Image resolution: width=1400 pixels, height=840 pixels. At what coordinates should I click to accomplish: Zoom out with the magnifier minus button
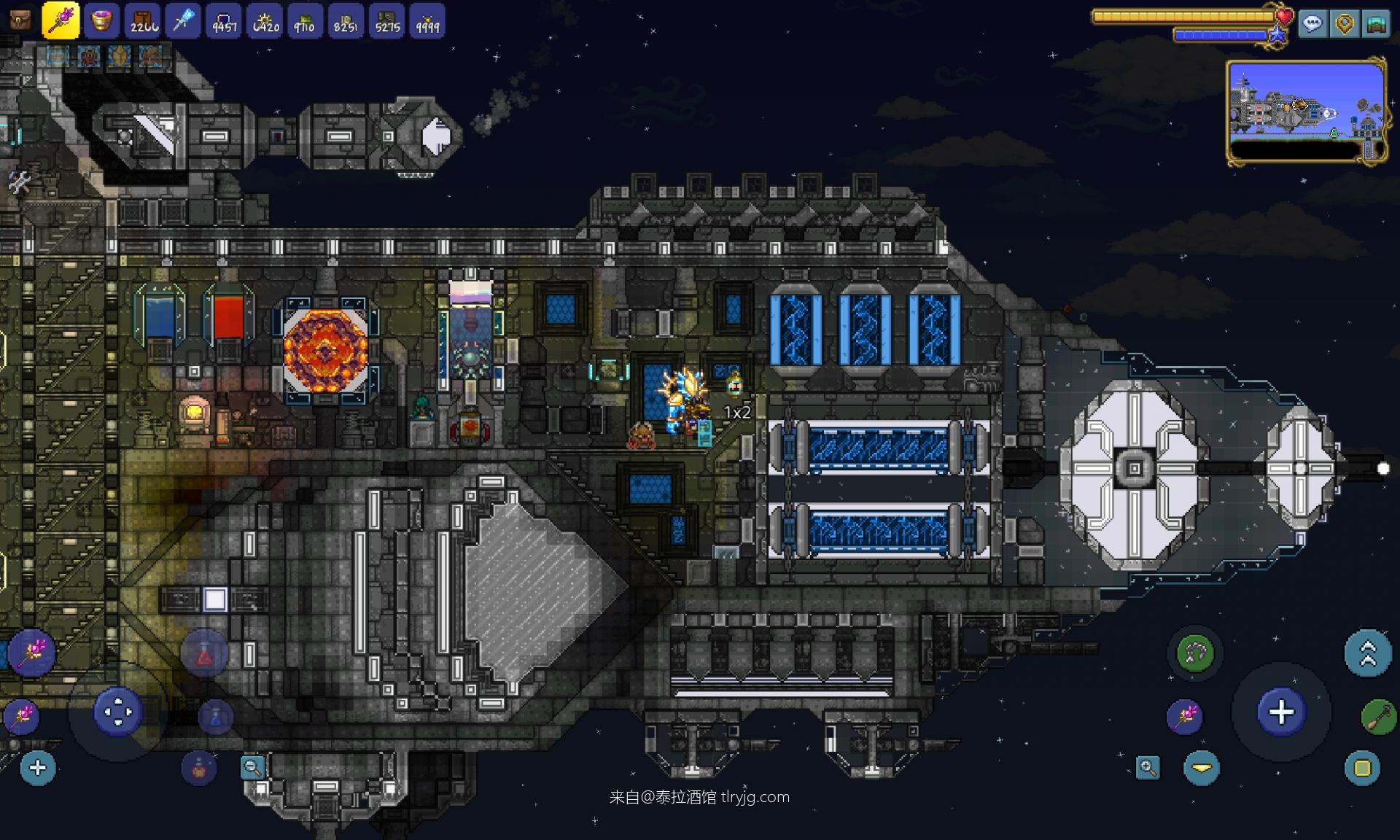tap(252, 767)
